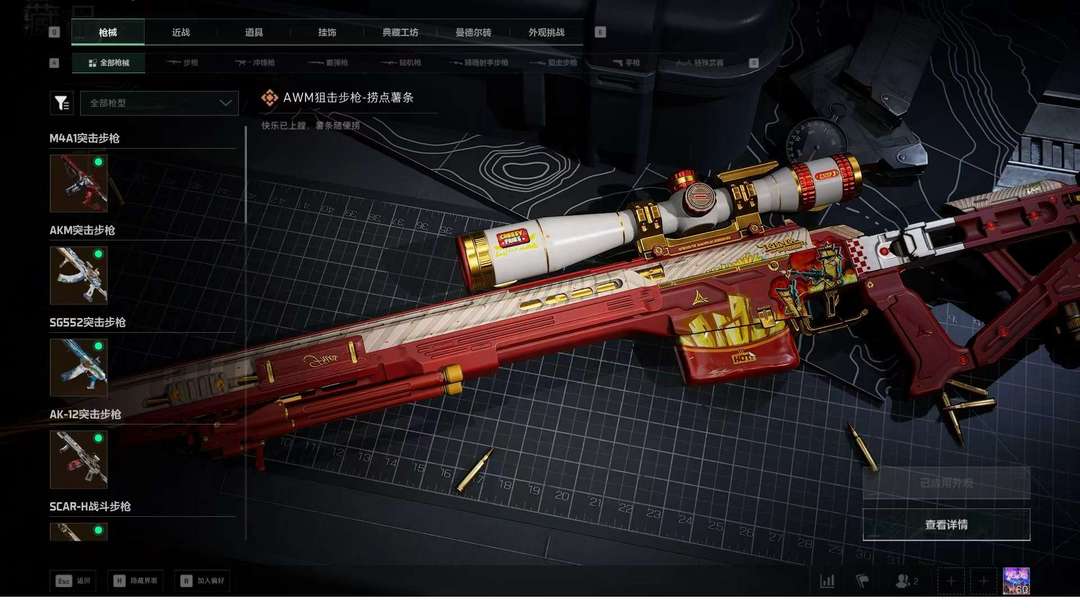1080x608 pixels.
Task: Click the 已启用外观 skin-enabled button
Action: click(946, 483)
